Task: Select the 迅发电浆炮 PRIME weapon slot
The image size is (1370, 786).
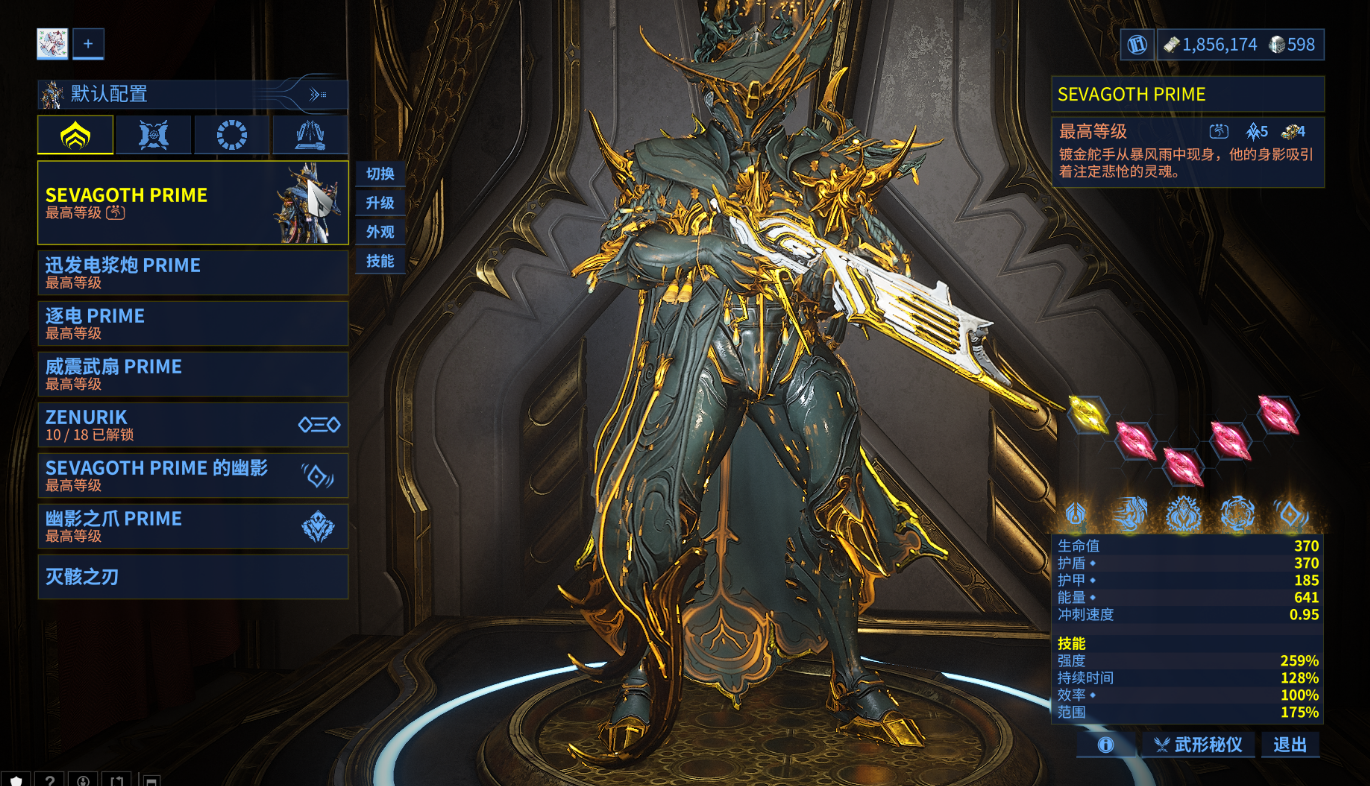Action: [x=192, y=273]
